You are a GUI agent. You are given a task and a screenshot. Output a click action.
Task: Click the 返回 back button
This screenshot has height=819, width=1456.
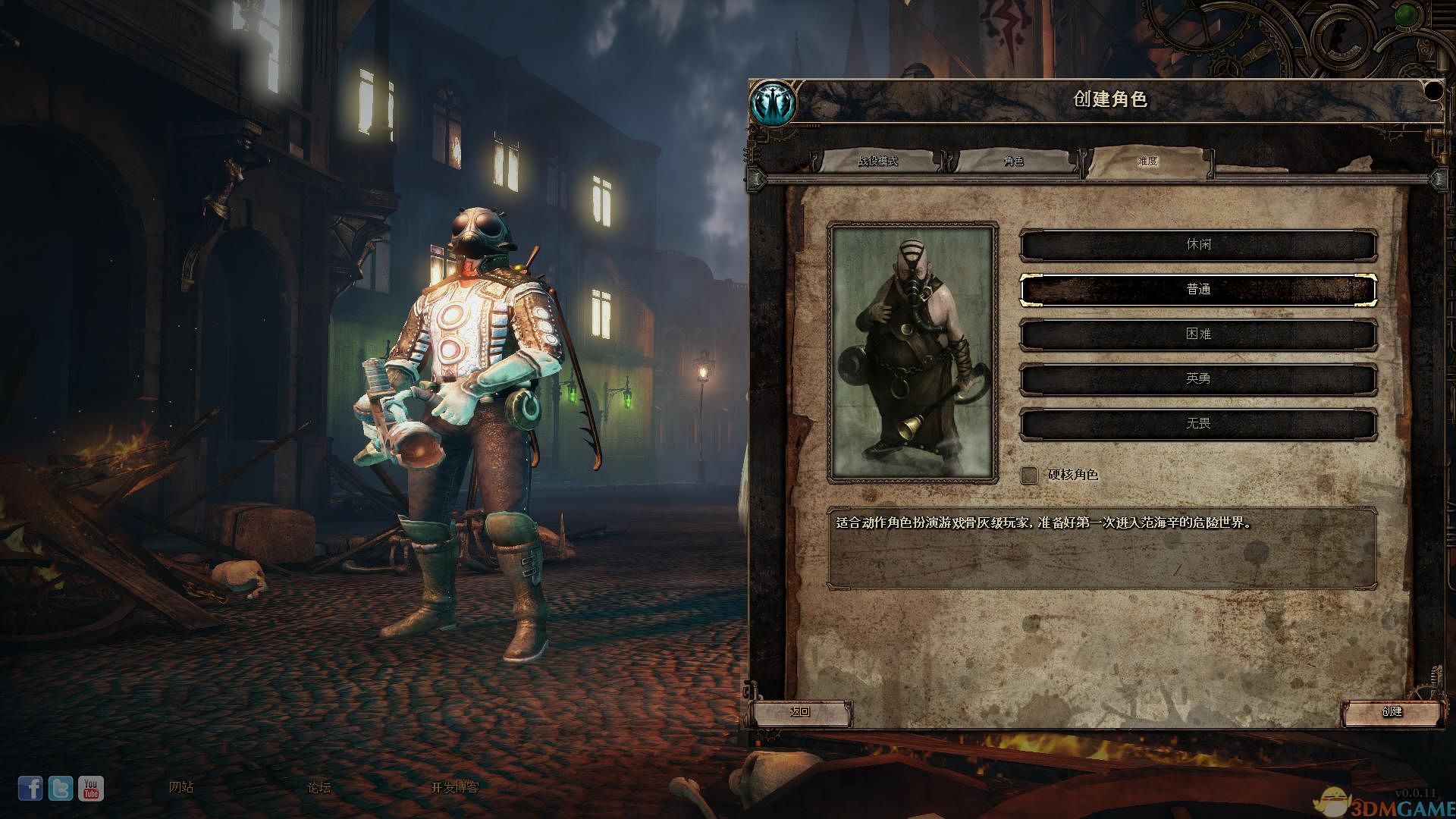pos(800,712)
